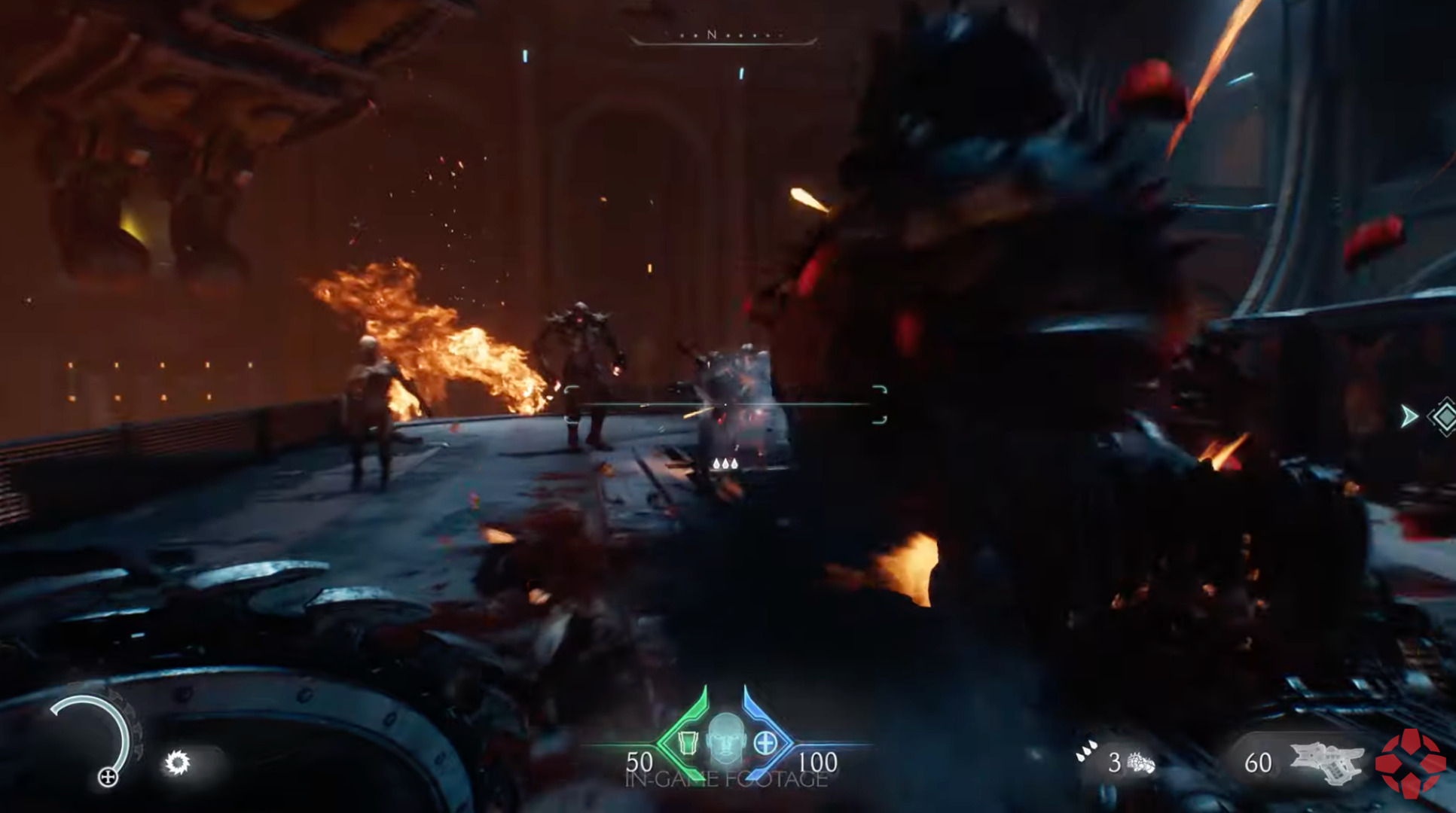Viewport: 1456px width, 813px height.
Task: Click the droplets icon left of the grenade count
Action: (x=1085, y=750)
